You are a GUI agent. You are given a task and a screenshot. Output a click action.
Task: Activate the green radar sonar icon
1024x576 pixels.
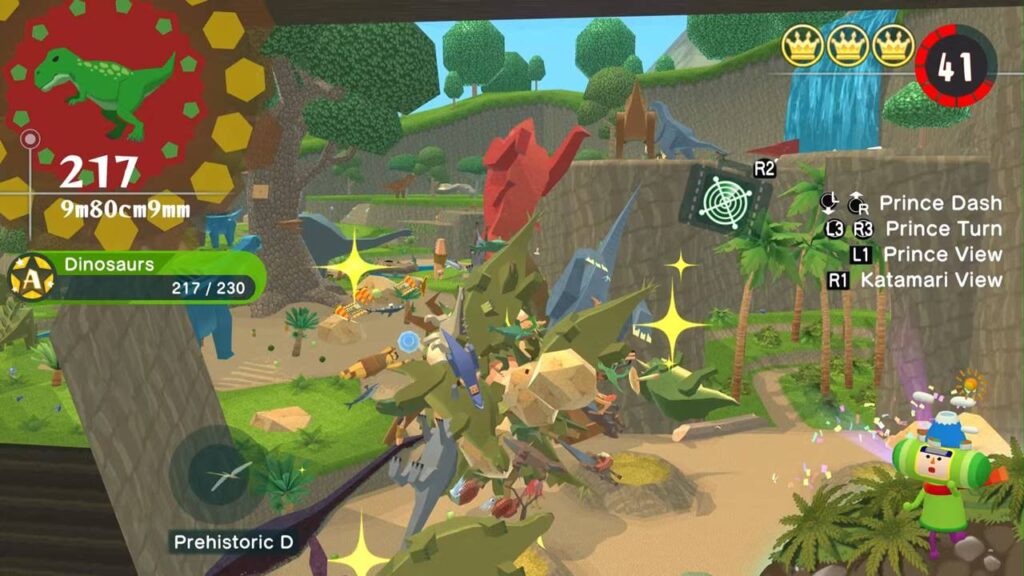pos(726,196)
